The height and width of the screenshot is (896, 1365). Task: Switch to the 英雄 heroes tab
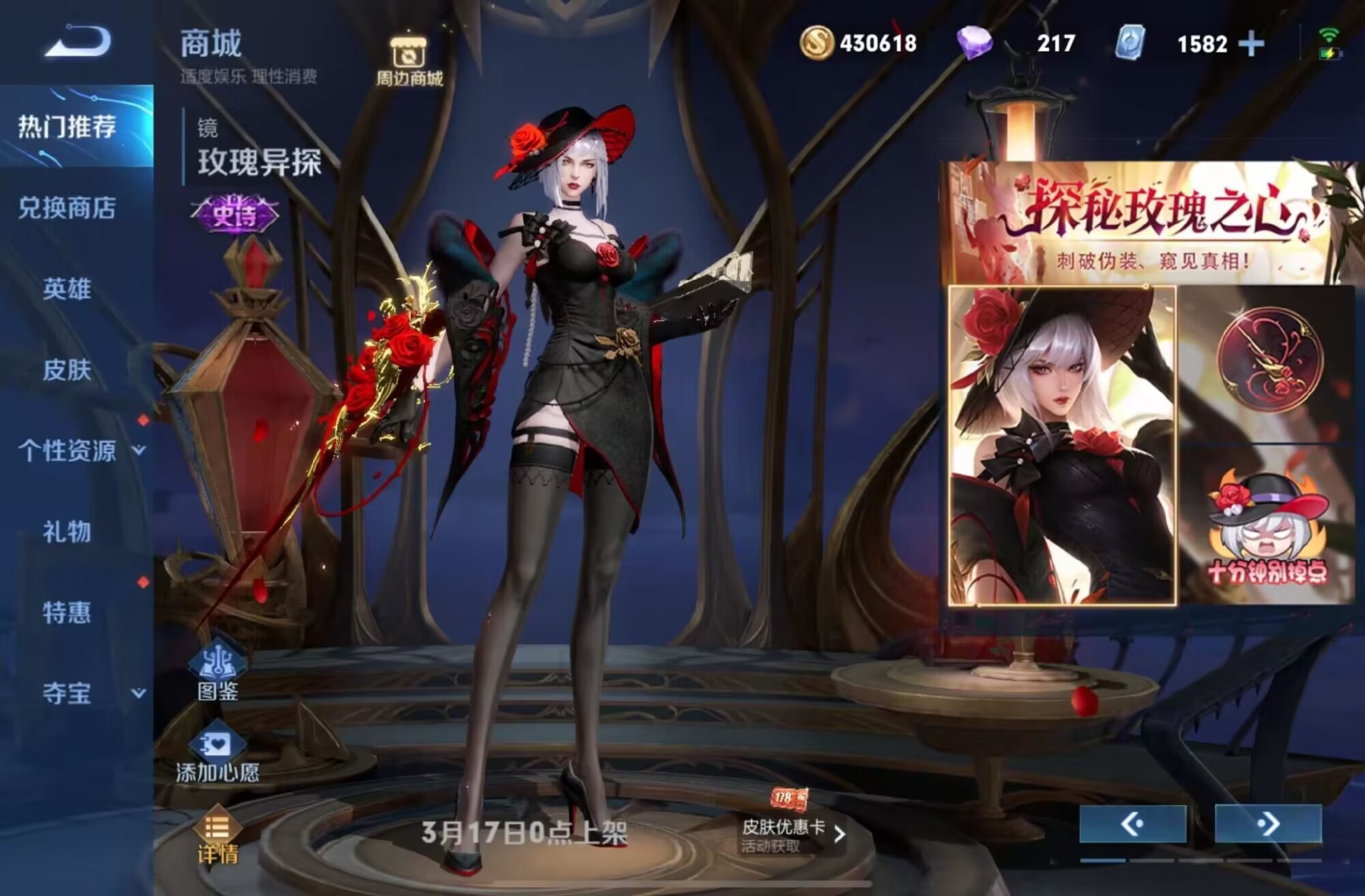tap(68, 289)
